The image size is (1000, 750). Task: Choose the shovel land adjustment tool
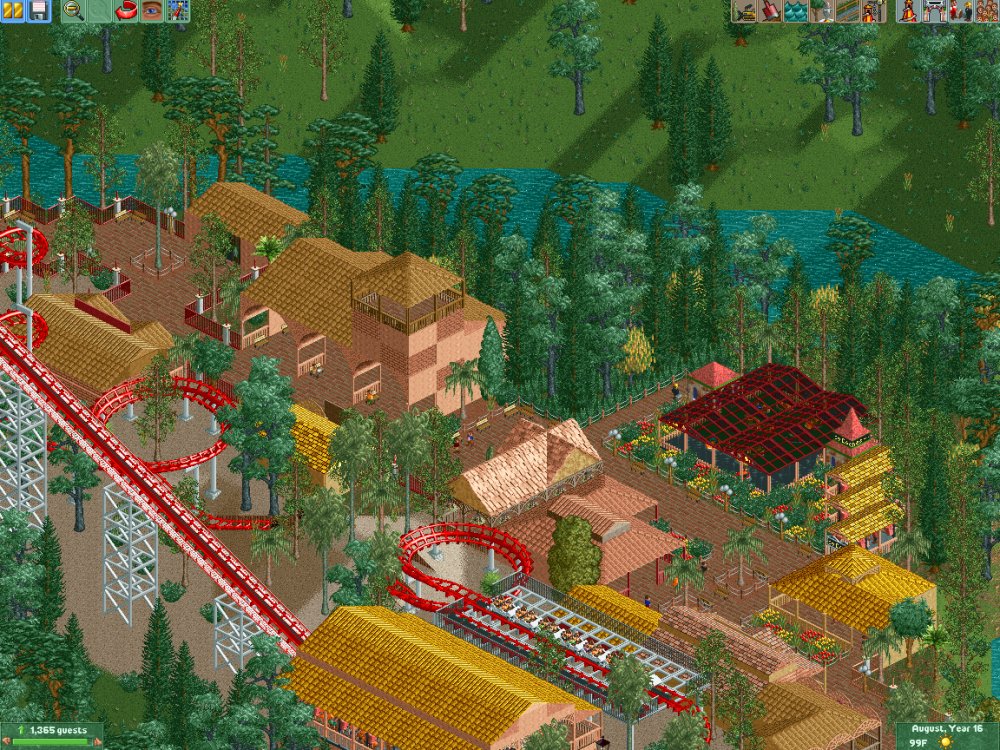[770, 11]
